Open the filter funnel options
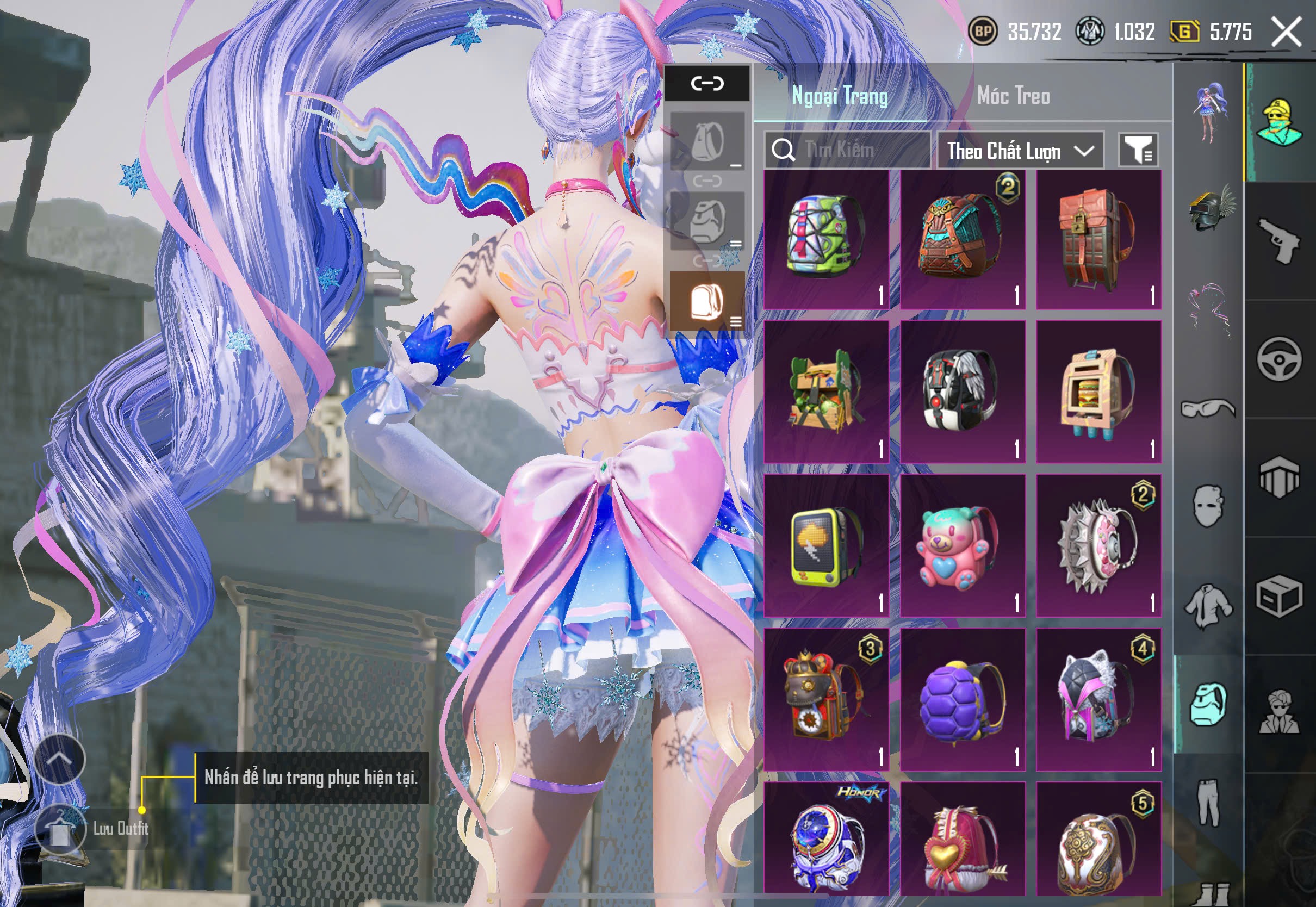This screenshot has height=907, width=1316. 1138,151
